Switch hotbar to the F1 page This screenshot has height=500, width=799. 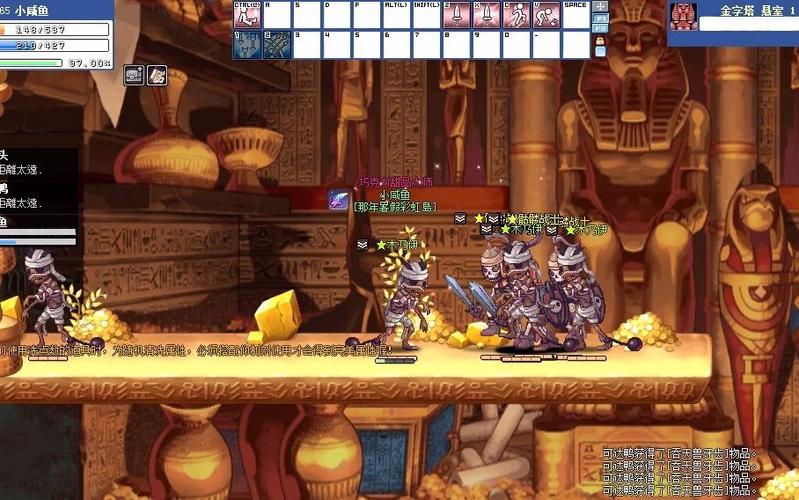pyautogui.click(x=600, y=18)
